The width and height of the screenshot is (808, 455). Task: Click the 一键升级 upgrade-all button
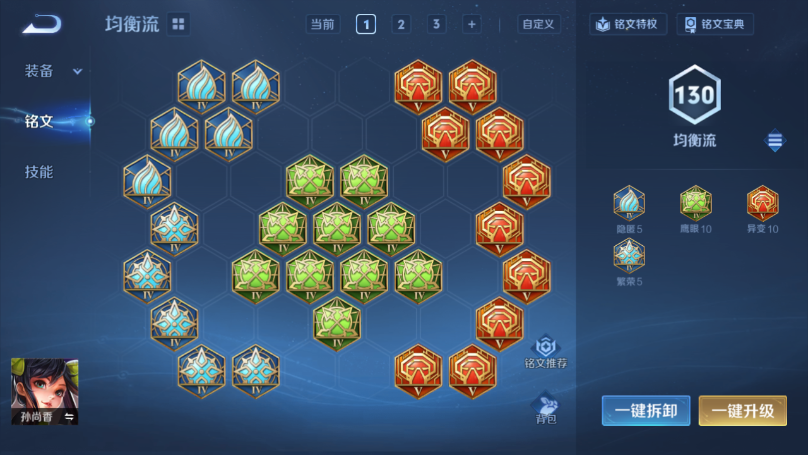742,410
